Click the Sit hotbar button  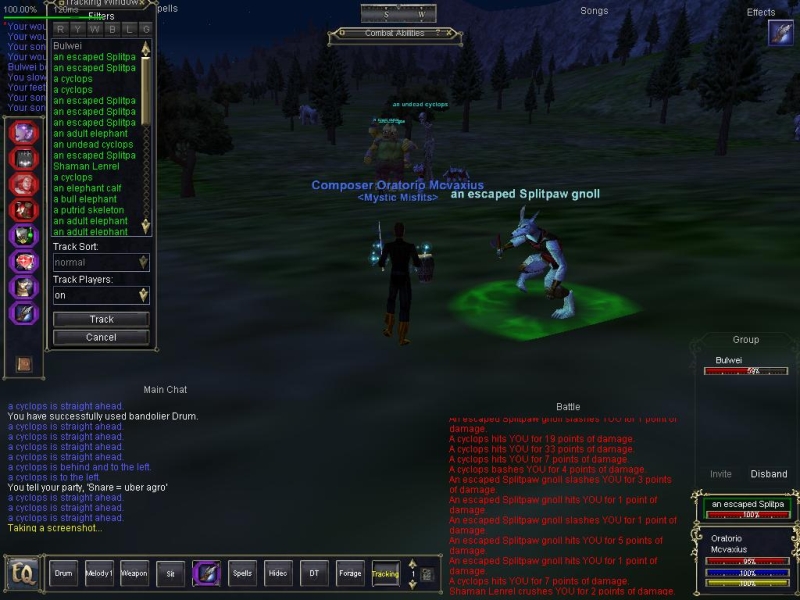coord(170,573)
